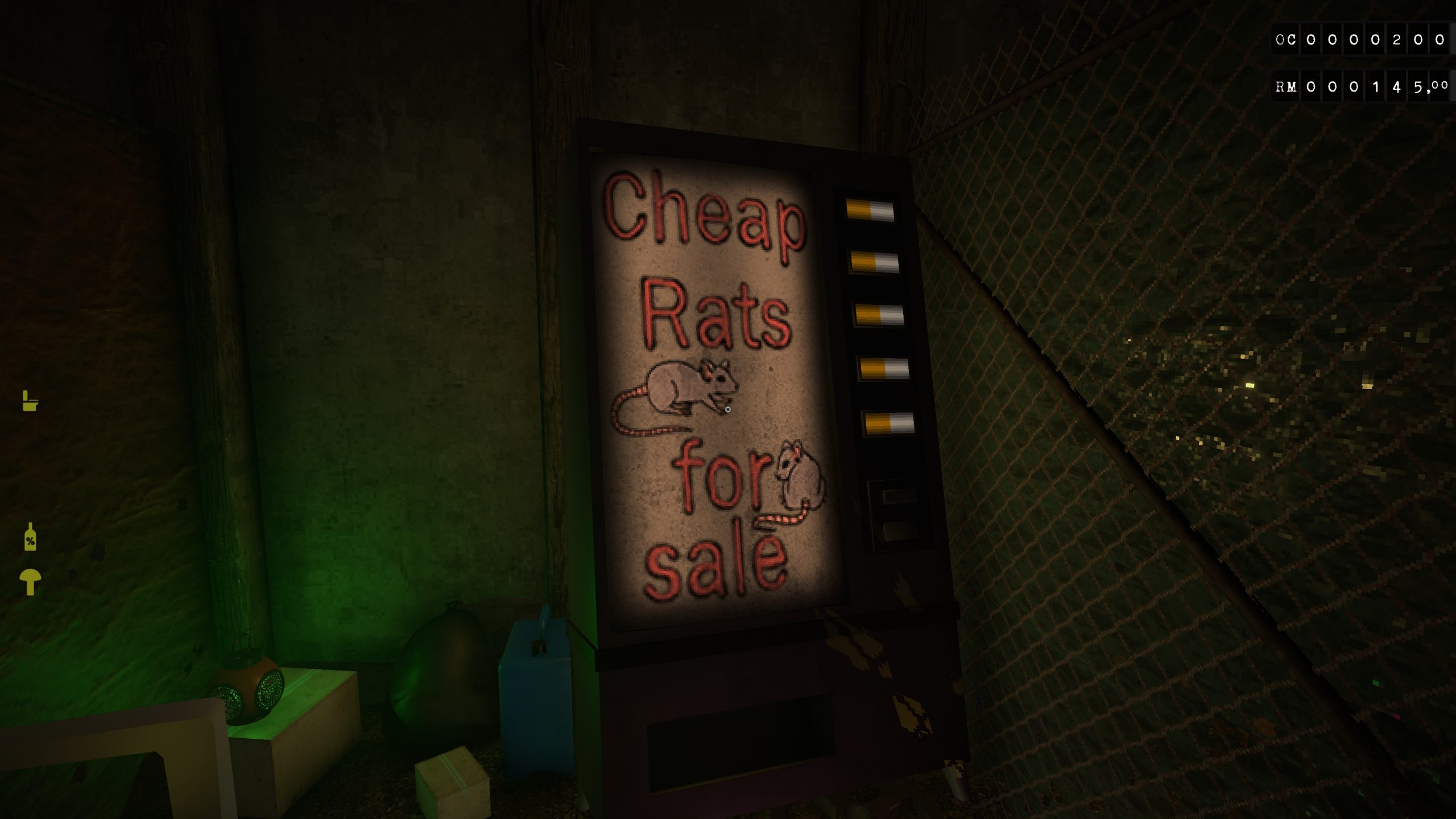The height and width of the screenshot is (819, 1456).
Task: Select the bottle percent status icon
Action: (30, 537)
